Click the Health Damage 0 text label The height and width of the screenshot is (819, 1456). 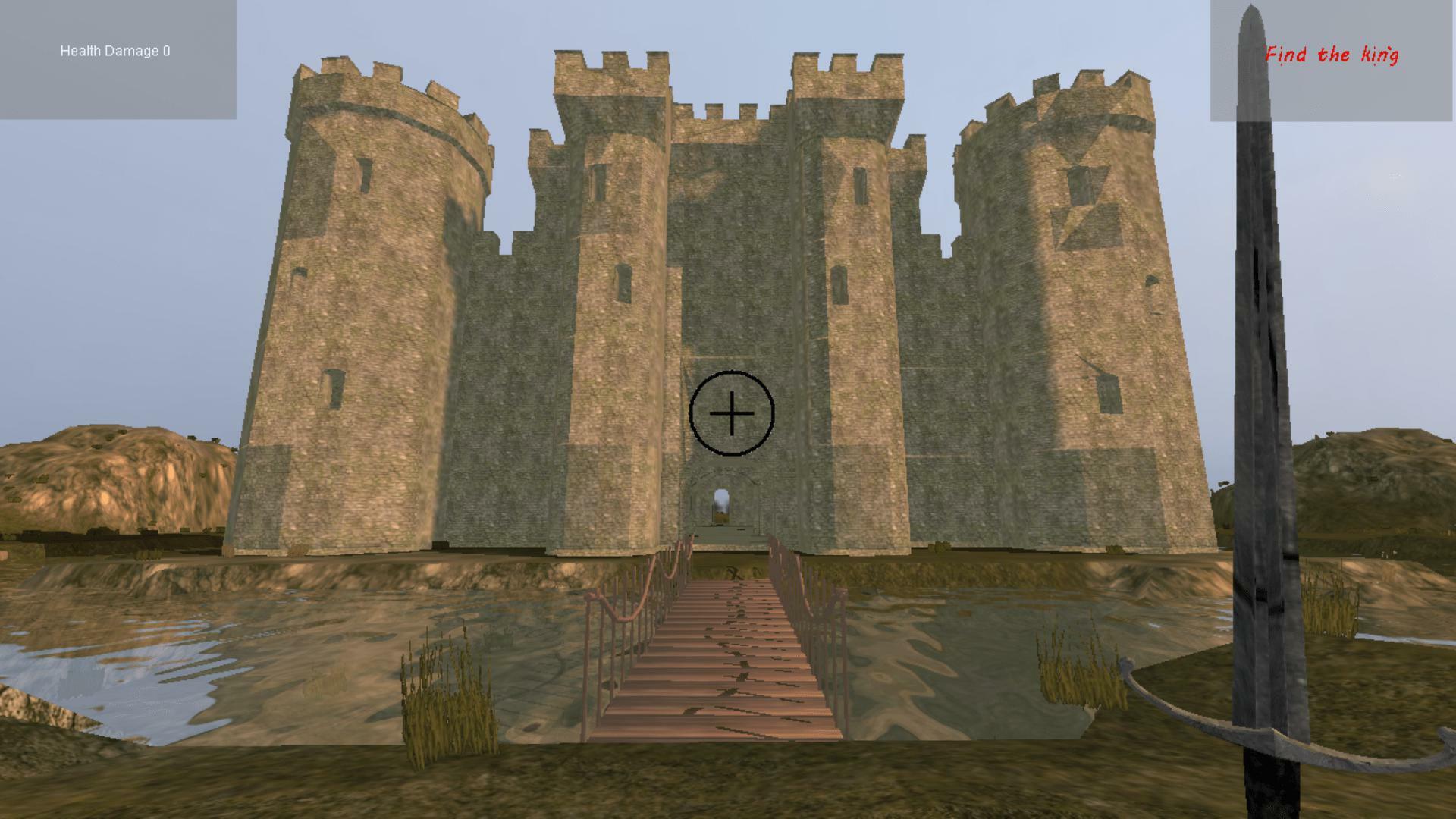115,52
